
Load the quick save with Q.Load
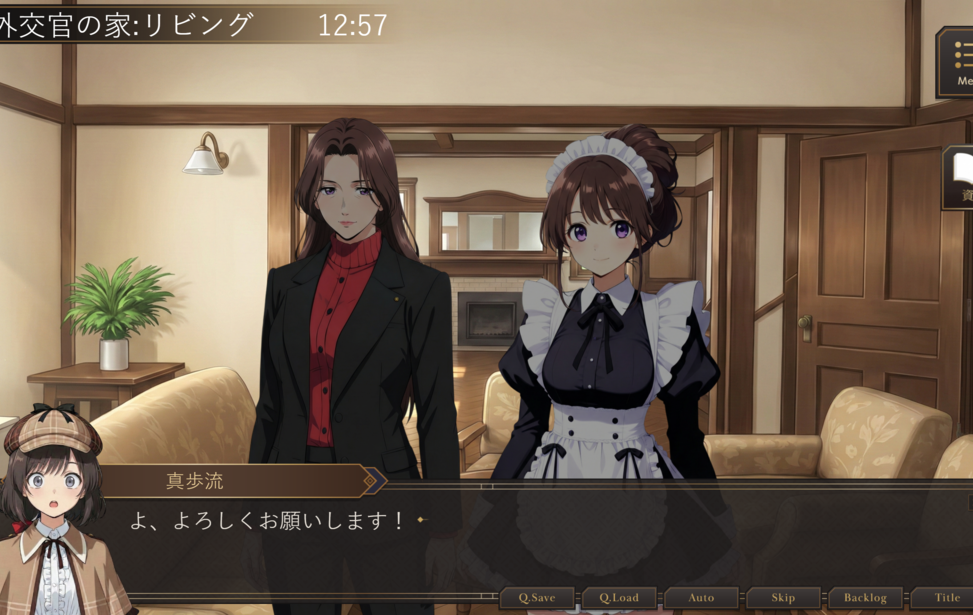pyautogui.click(x=619, y=598)
